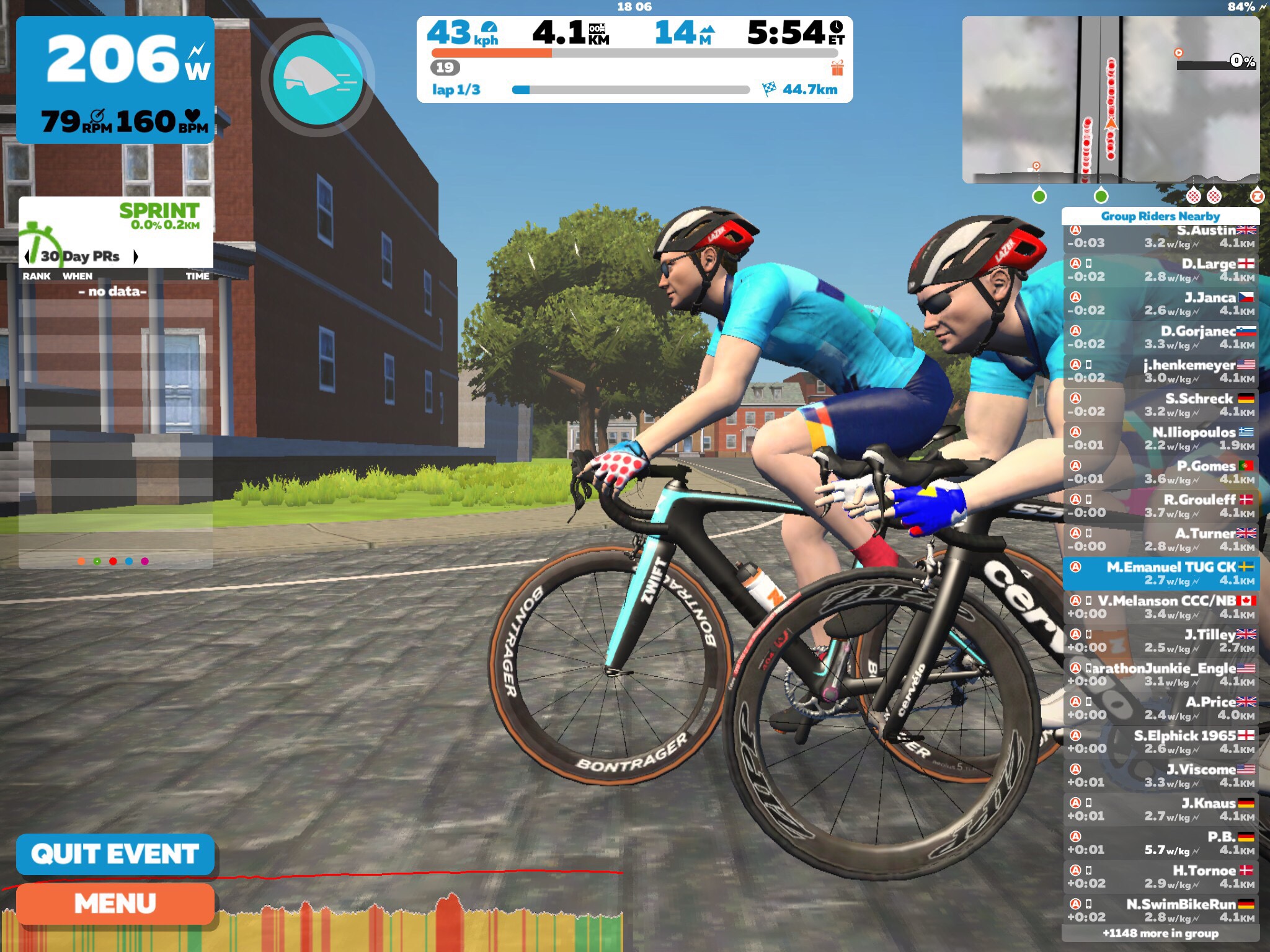Pick V.Melanson CCC/NB rider row
Screen dimensions: 1270x952
click(1160, 607)
